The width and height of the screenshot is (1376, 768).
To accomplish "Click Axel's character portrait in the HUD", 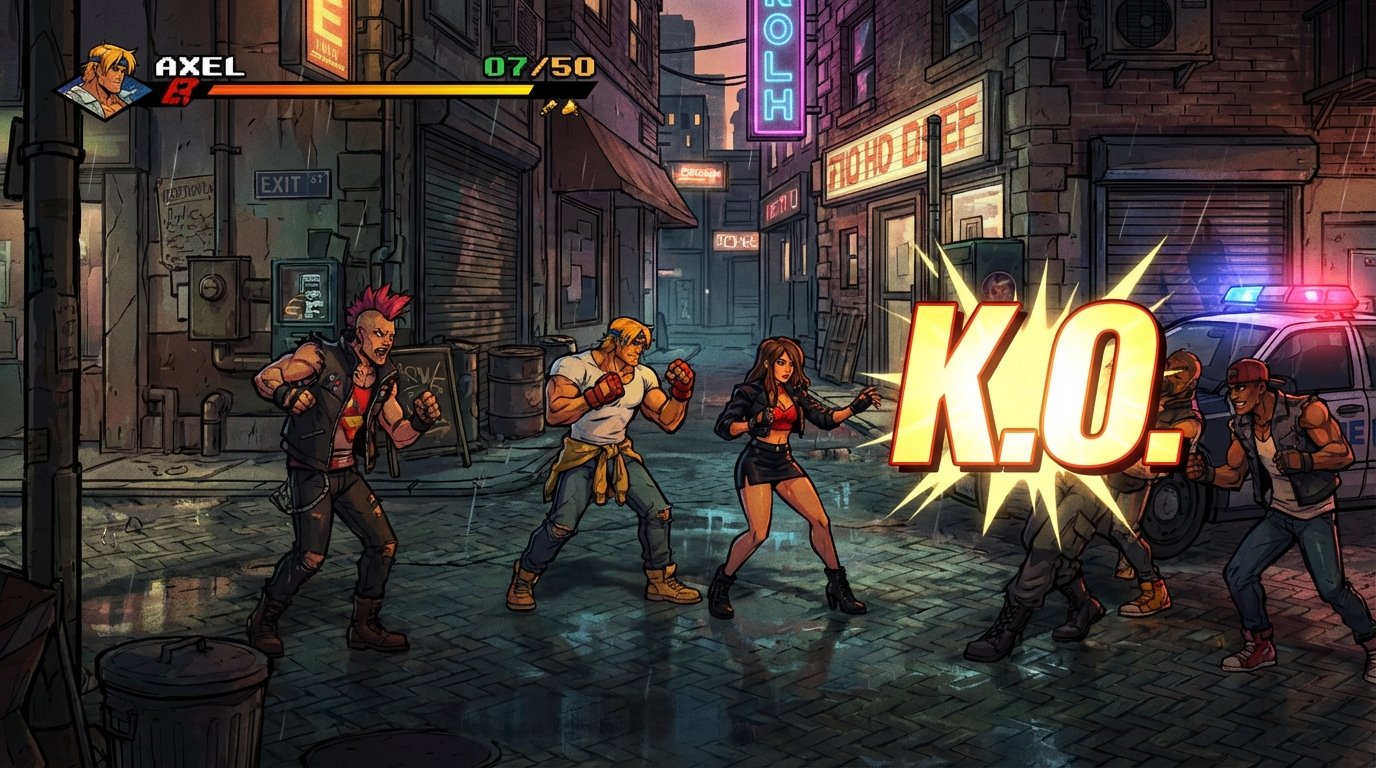I will click(x=103, y=77).
